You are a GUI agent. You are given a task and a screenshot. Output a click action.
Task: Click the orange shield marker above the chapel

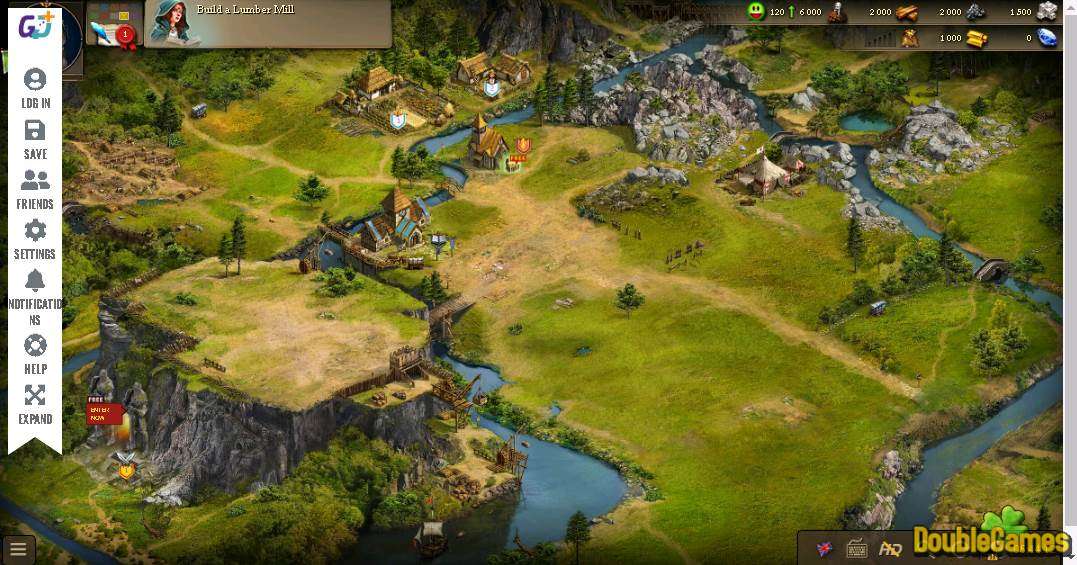click(x=521, y=145)
